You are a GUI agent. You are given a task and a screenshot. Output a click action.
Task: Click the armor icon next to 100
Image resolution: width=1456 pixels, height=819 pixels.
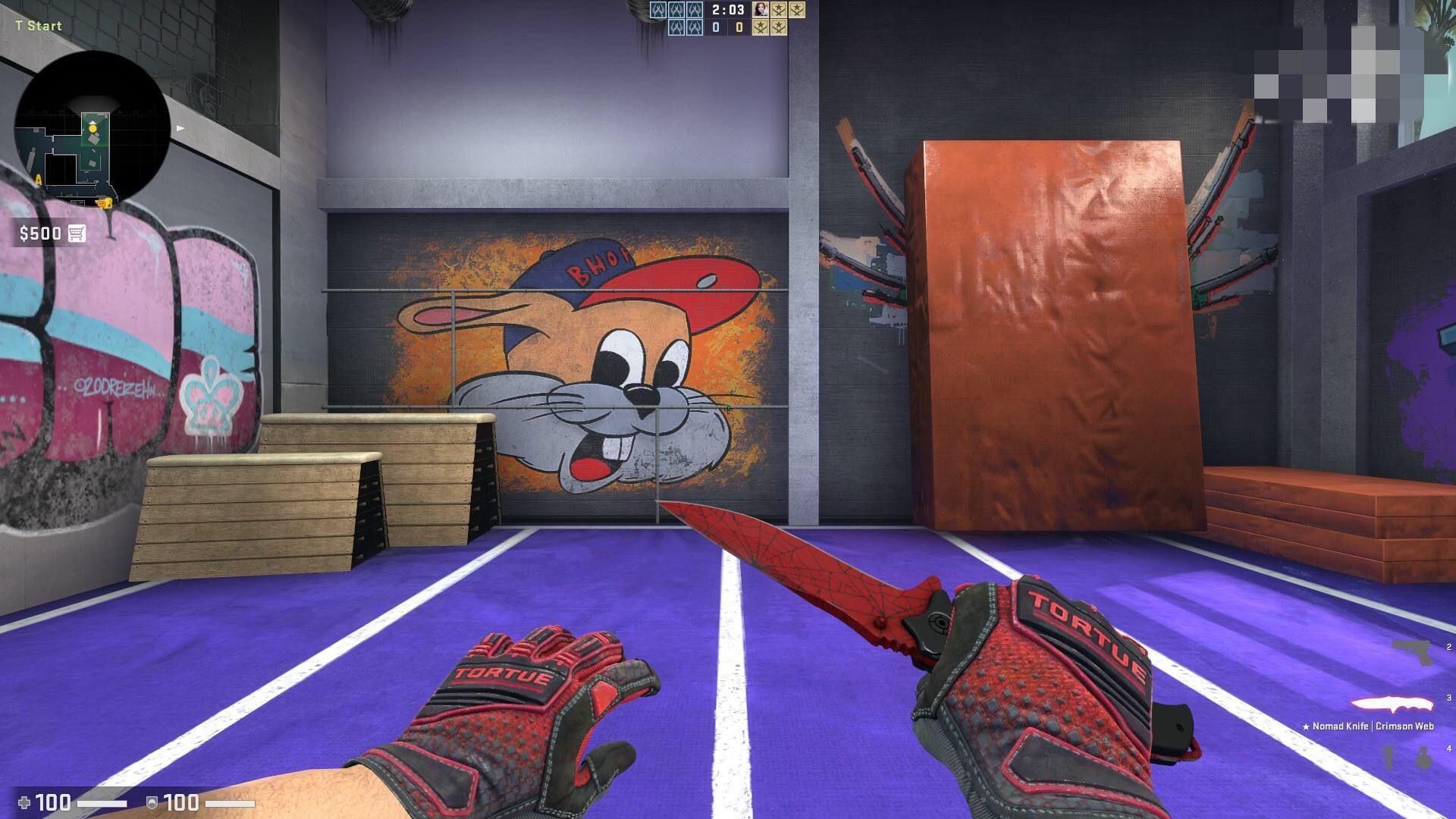click(x=150, y=802)
